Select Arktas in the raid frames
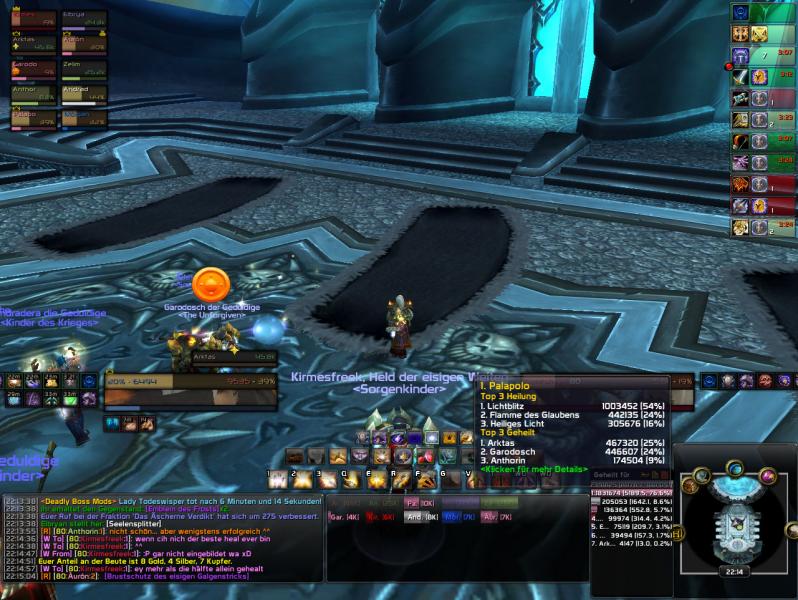The width and height of the screenshot is (798, 600). 31,43
